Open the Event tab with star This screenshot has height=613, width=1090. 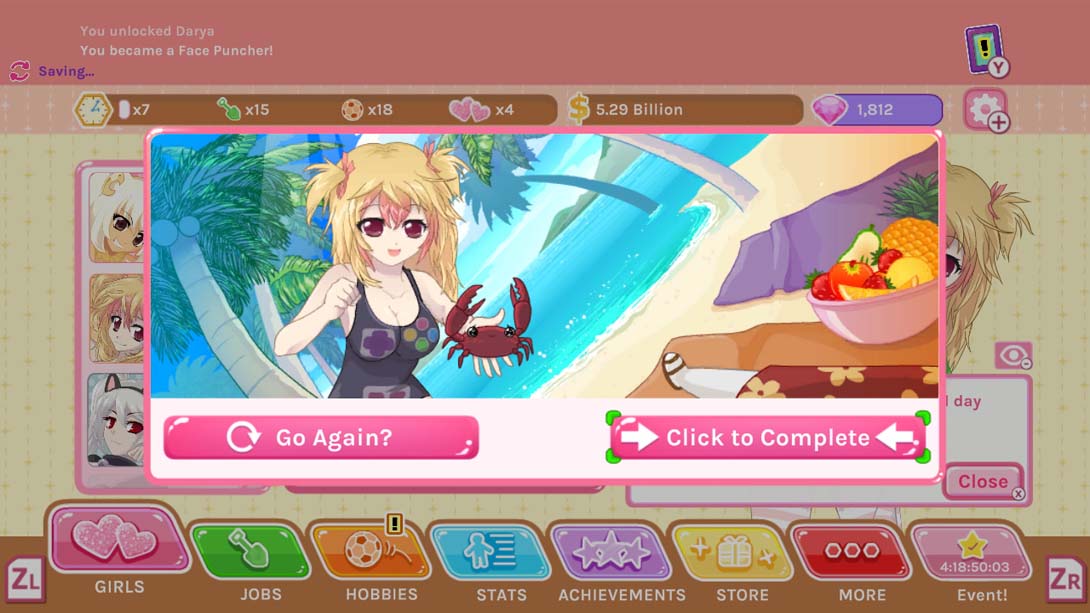pyautogui.click(x=969, y=556)
